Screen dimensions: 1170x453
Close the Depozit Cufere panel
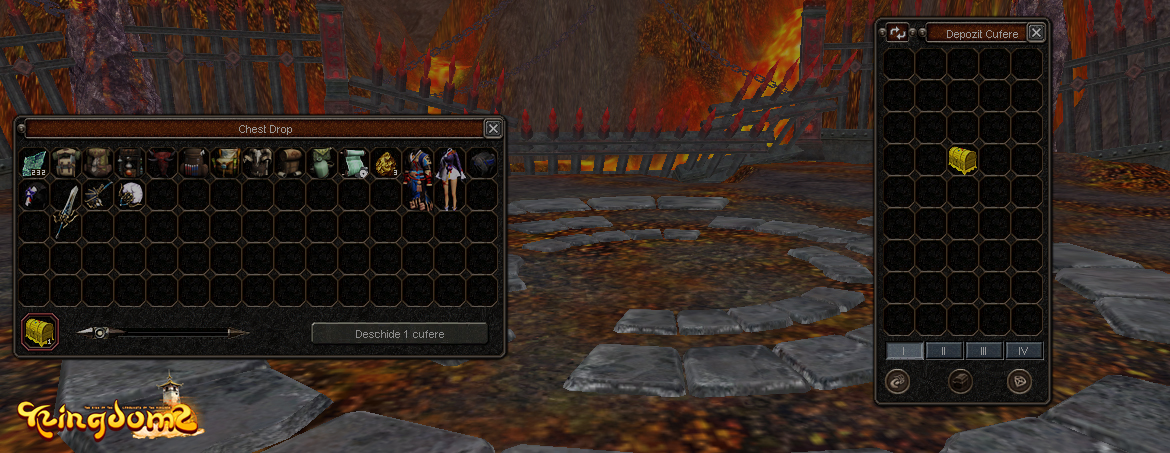pyautogui.click(x=1036, y=33)
